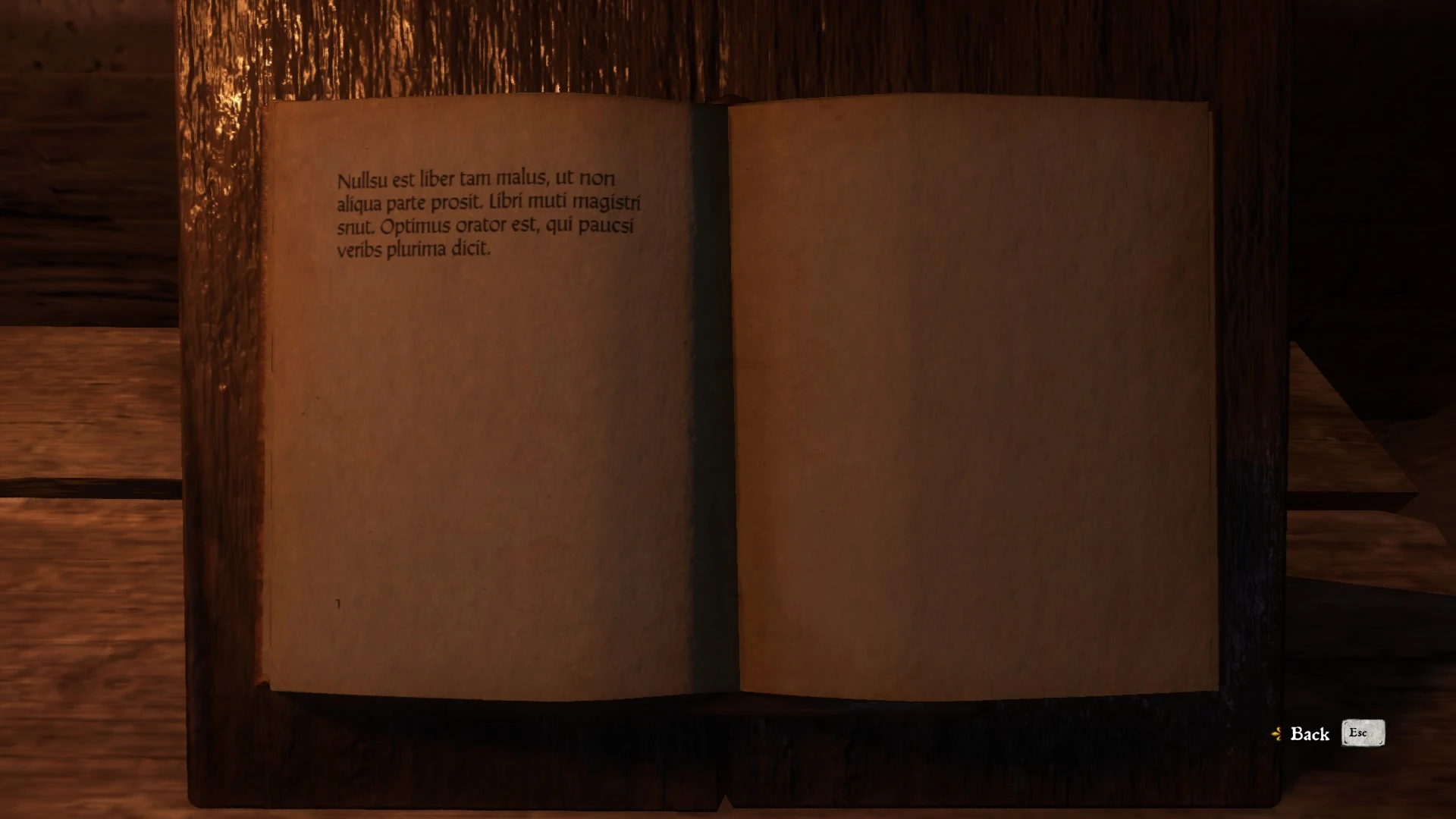The height and width of the screenshot is (819, 1456).
Task: Select the gold fleur-de-lis cursor marker
Action: point(1276,734)
